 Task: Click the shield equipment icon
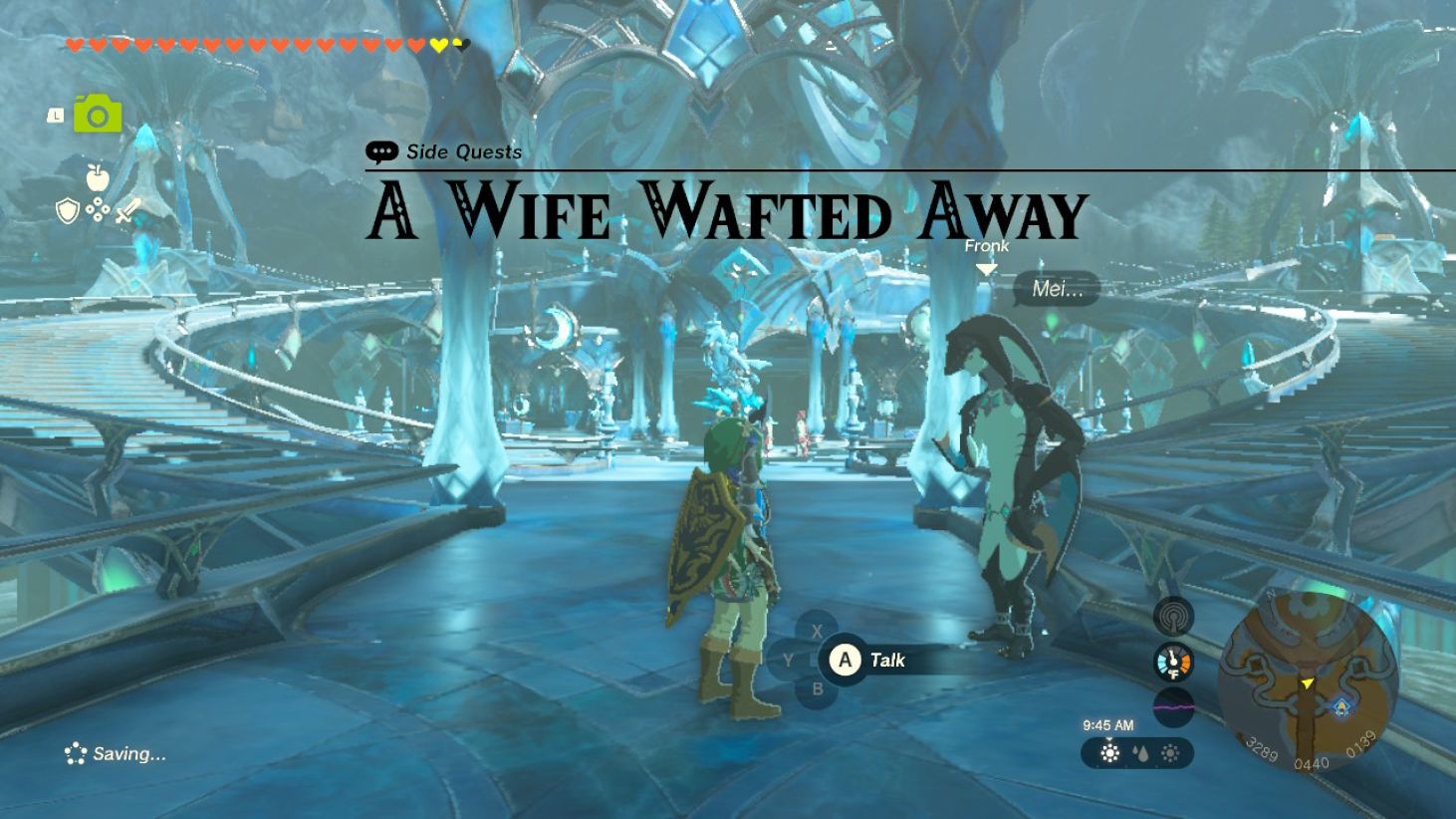pyautogui.click(x=66, y=211)
